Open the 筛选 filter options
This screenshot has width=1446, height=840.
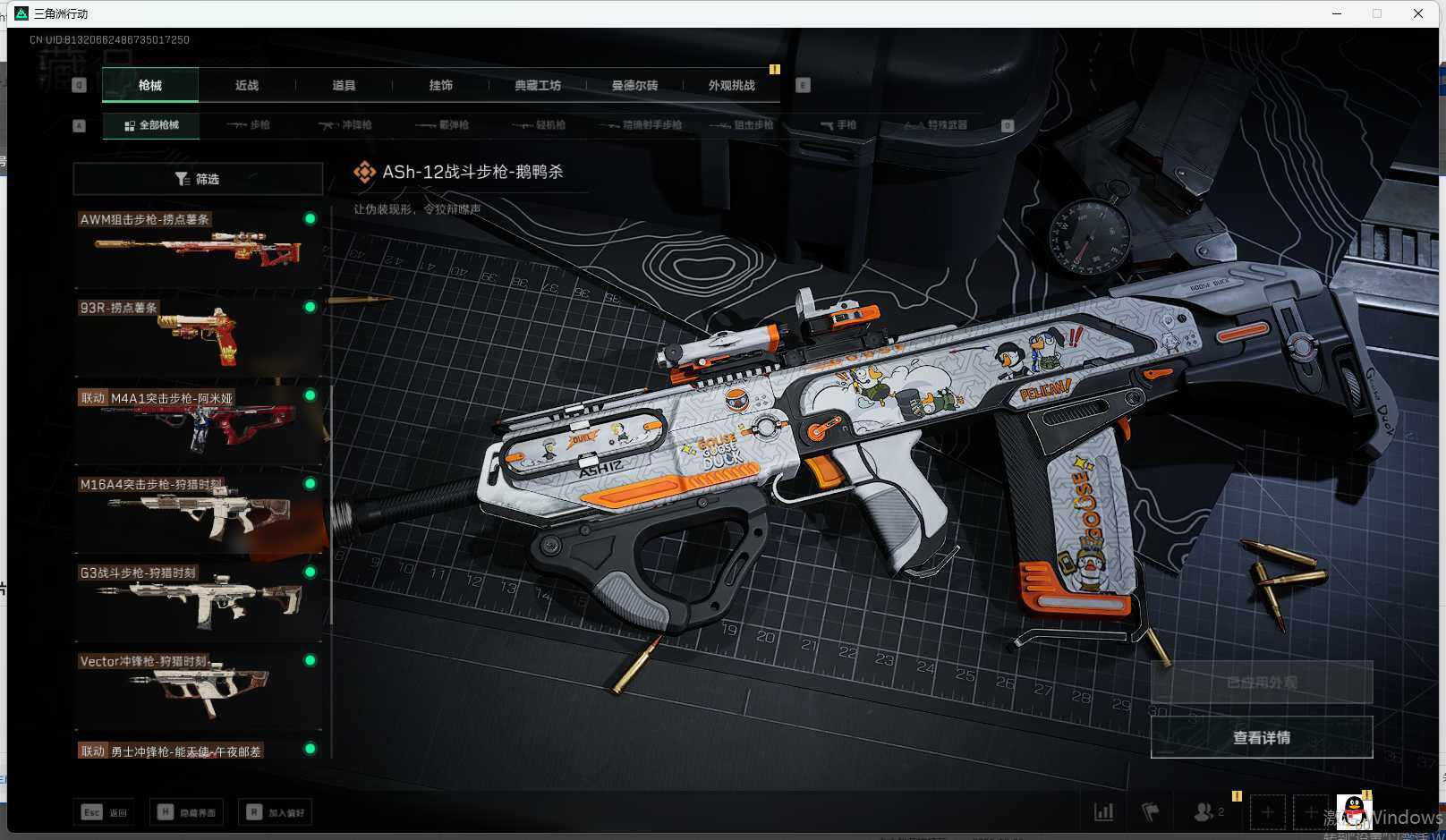coord(198,179)
